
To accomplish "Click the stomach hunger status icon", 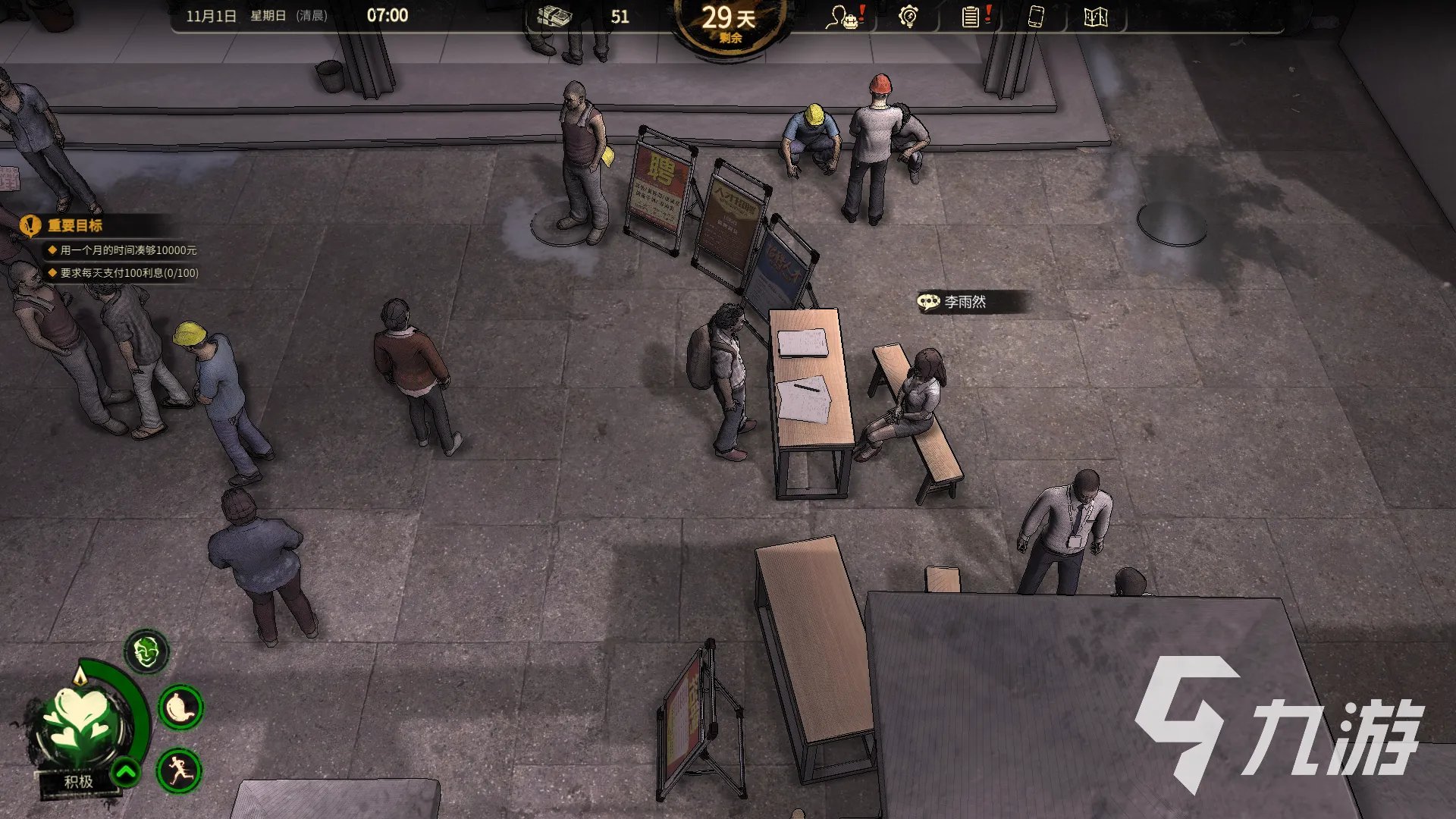I will point(180,708).
